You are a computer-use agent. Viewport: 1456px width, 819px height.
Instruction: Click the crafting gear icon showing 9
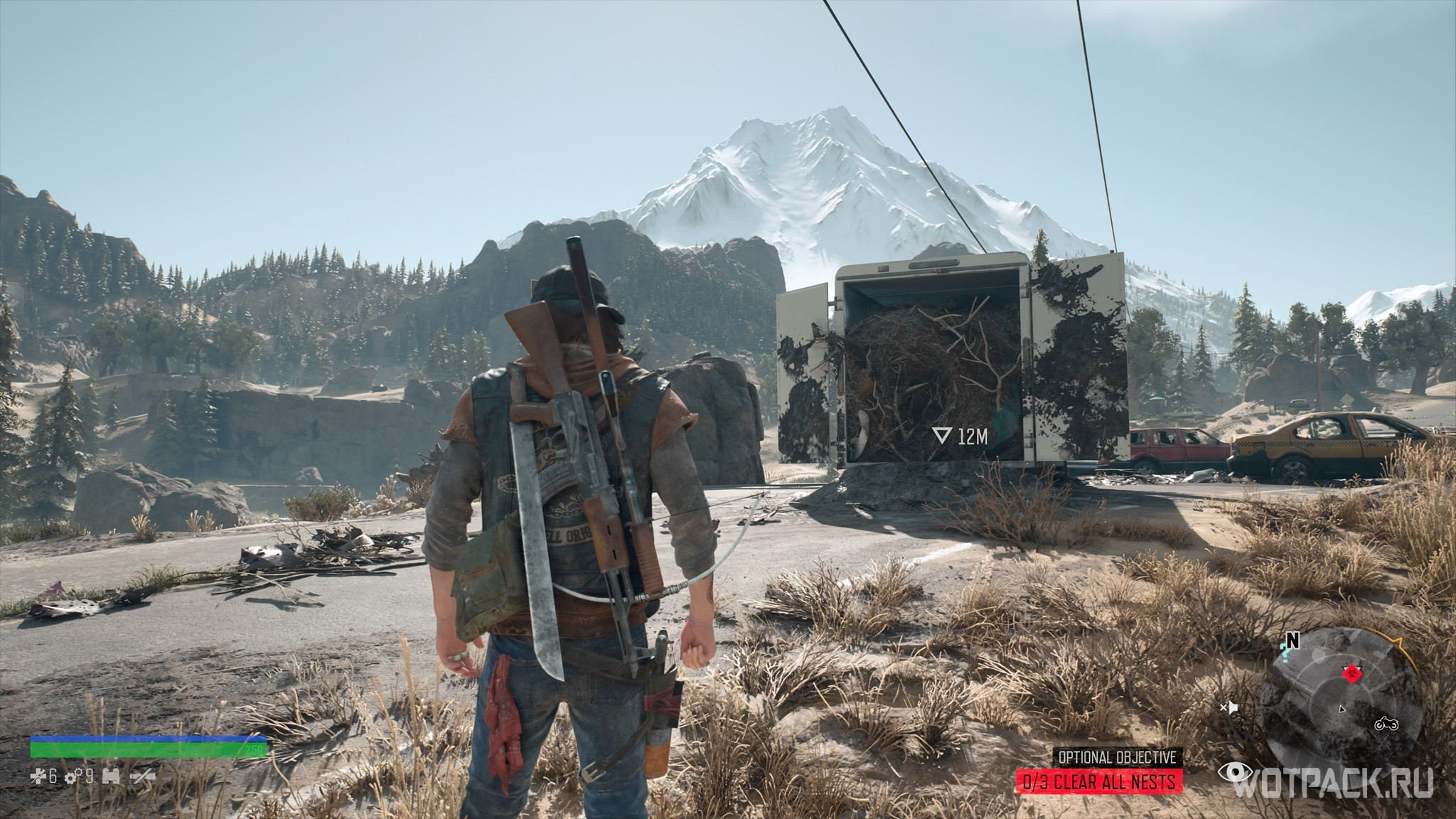pyautogui.click(x=73, y=776)
